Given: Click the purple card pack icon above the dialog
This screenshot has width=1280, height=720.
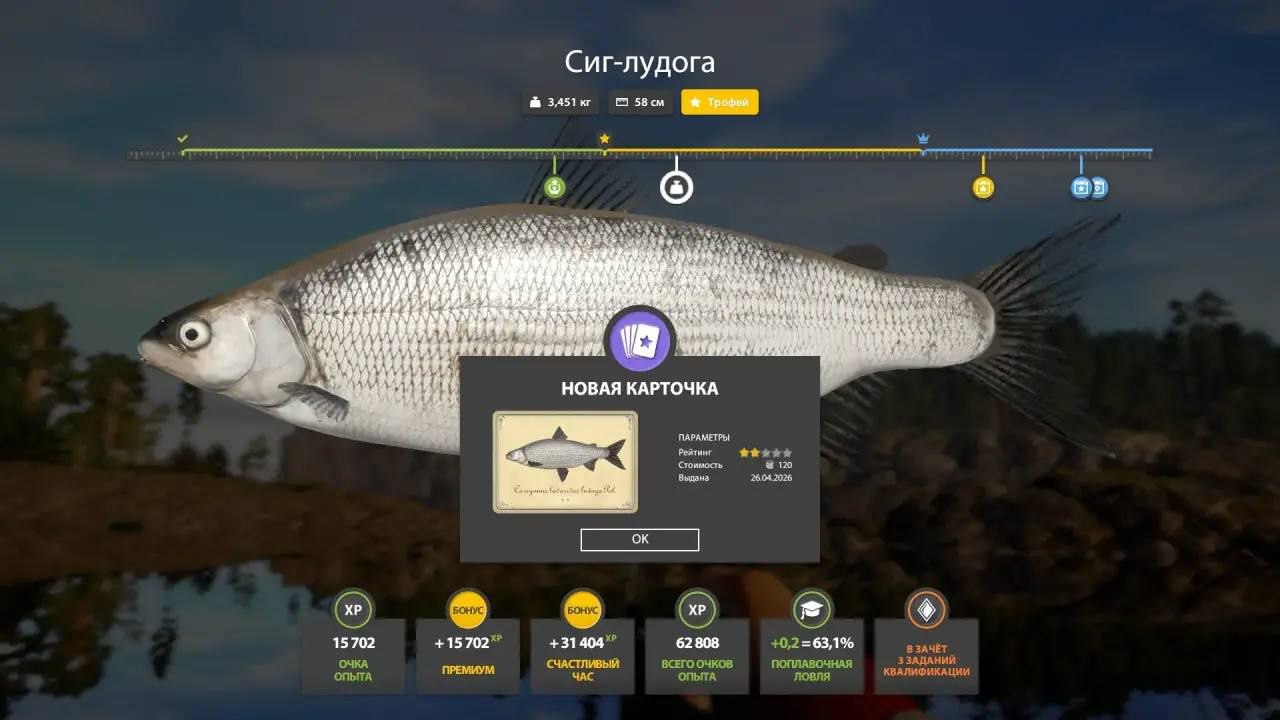Looking at the screenshot, I should [x=639, y=340].
